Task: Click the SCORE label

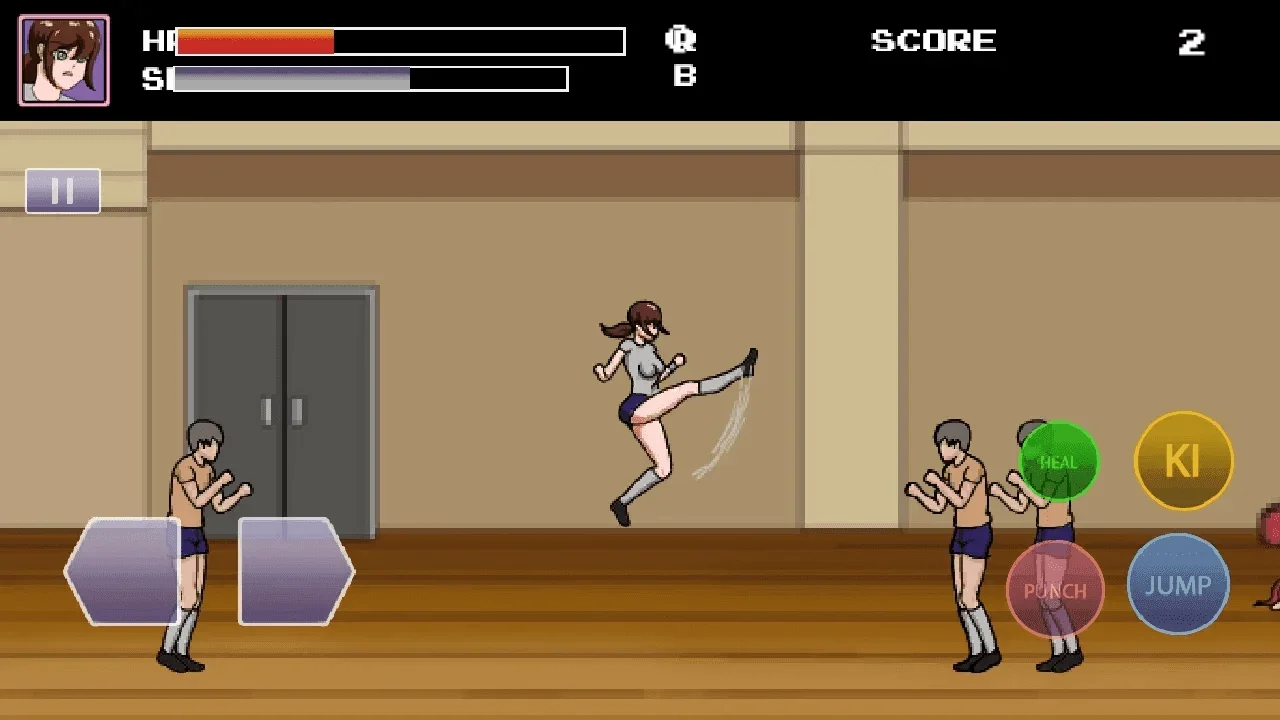Action: 933,41
